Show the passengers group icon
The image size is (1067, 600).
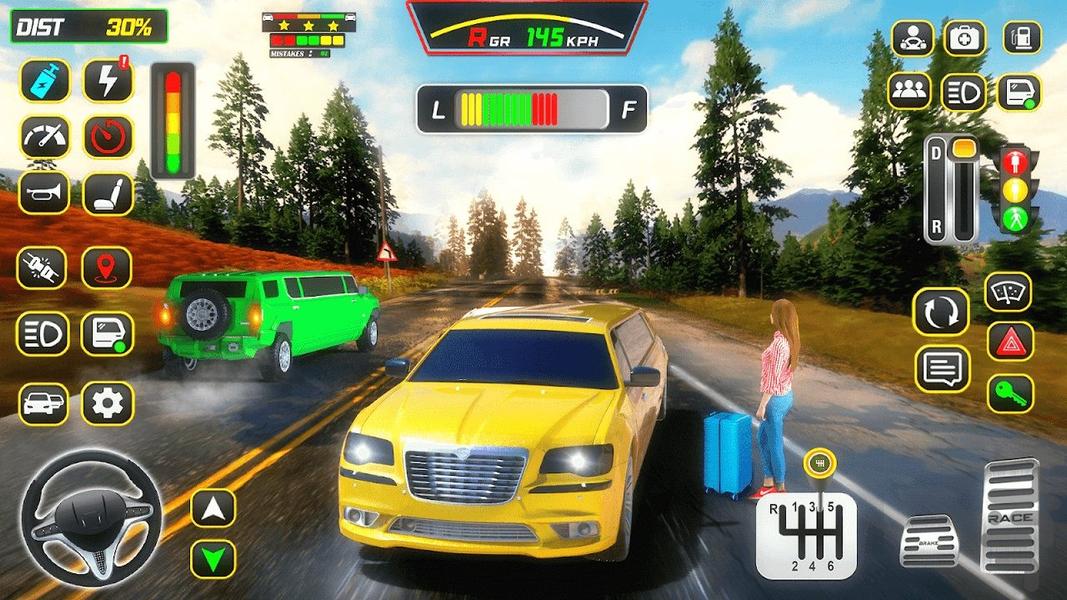[x=909, y=91]
